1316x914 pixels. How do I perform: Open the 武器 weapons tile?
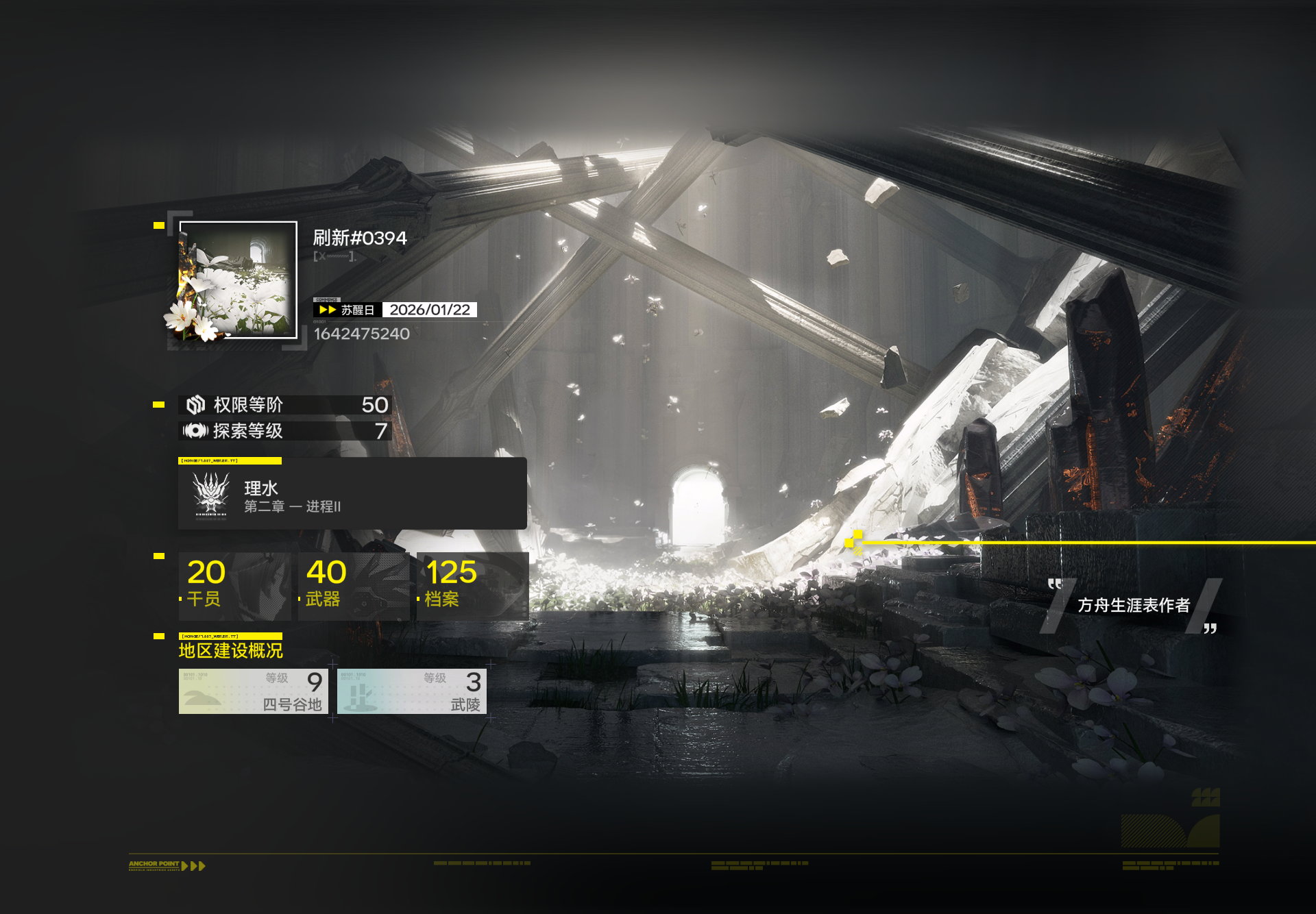tap(354, 586)
